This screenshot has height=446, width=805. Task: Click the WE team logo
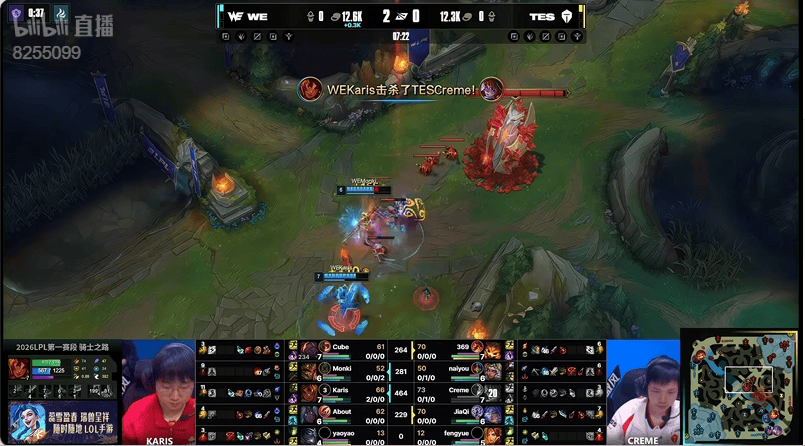(x=234, y=16)
